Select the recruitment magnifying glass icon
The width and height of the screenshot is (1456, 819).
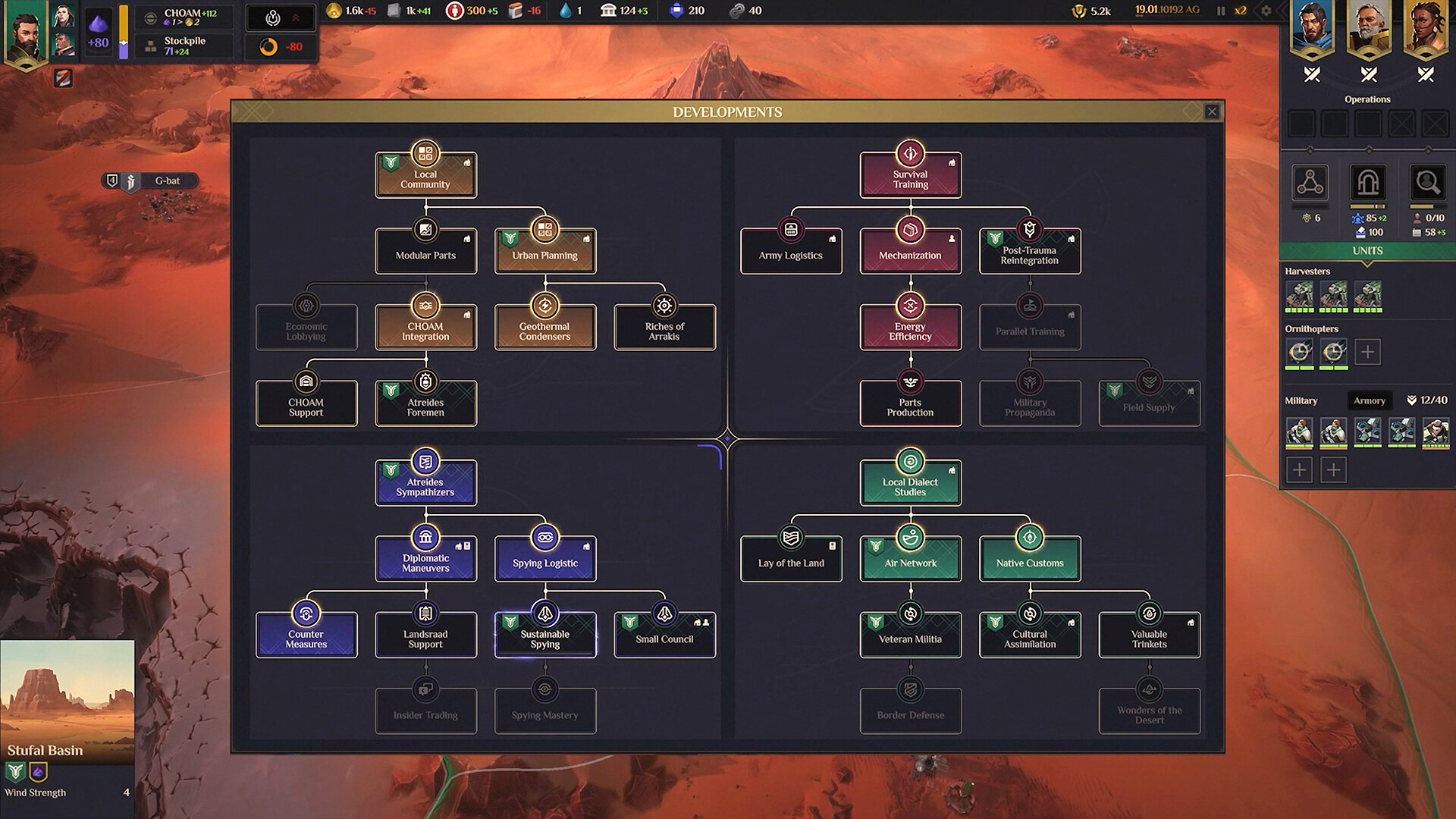(x=1428, y=183)
